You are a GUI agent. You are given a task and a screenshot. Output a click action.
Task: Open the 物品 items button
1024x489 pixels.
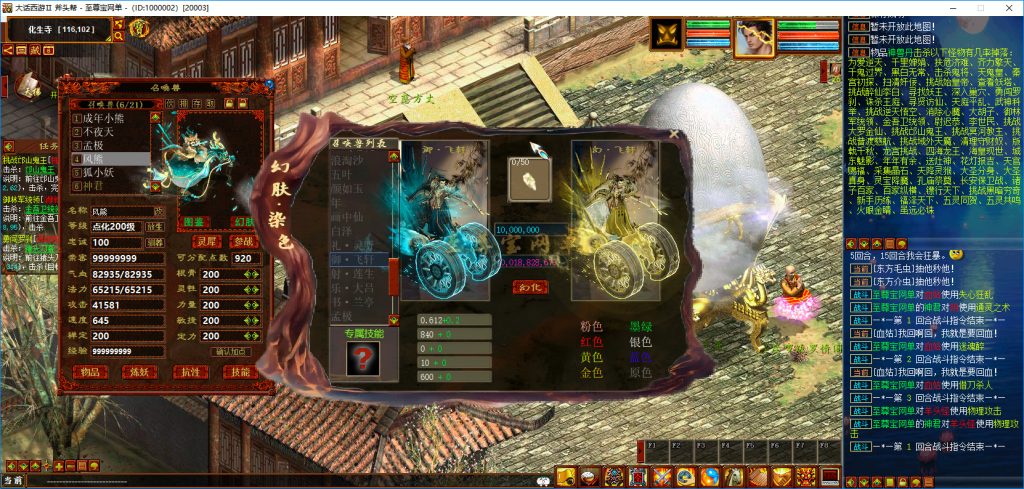point(92,372)
